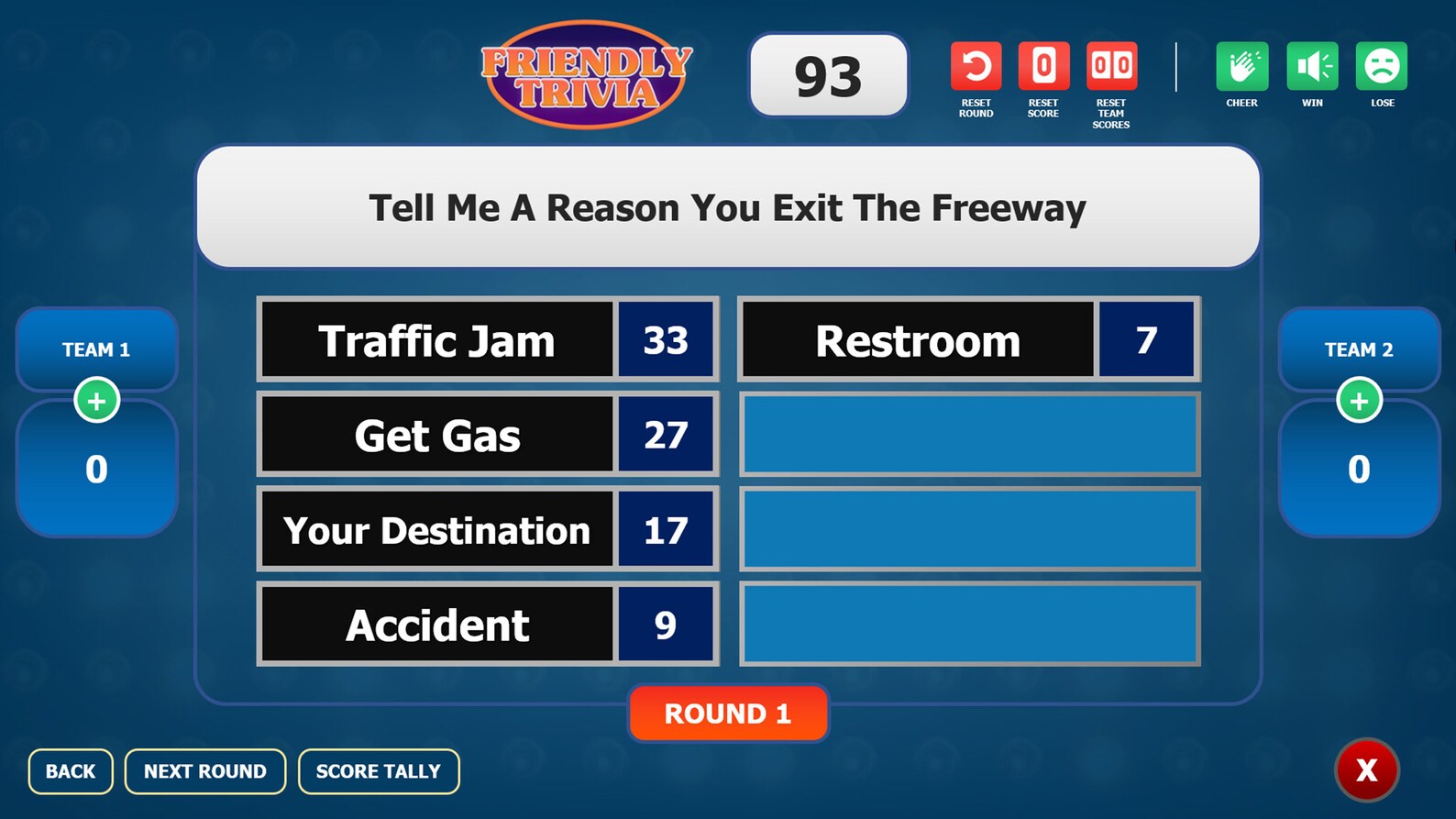
Task: Reveal the hidden answer below Restroom
Action: coord(970,434)
